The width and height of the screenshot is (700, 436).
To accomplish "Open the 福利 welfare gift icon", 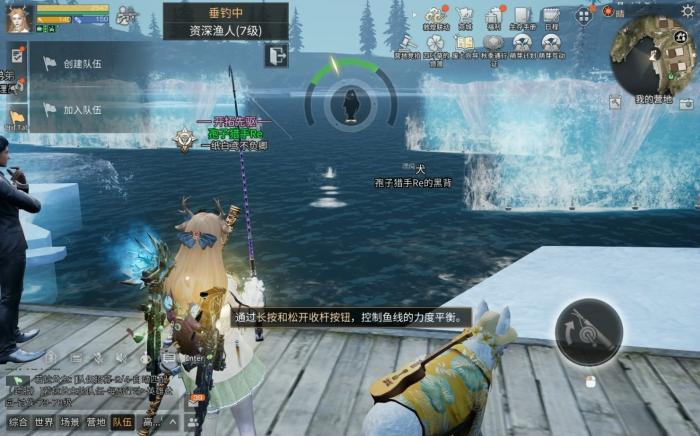I will click(x=493, y=16).
